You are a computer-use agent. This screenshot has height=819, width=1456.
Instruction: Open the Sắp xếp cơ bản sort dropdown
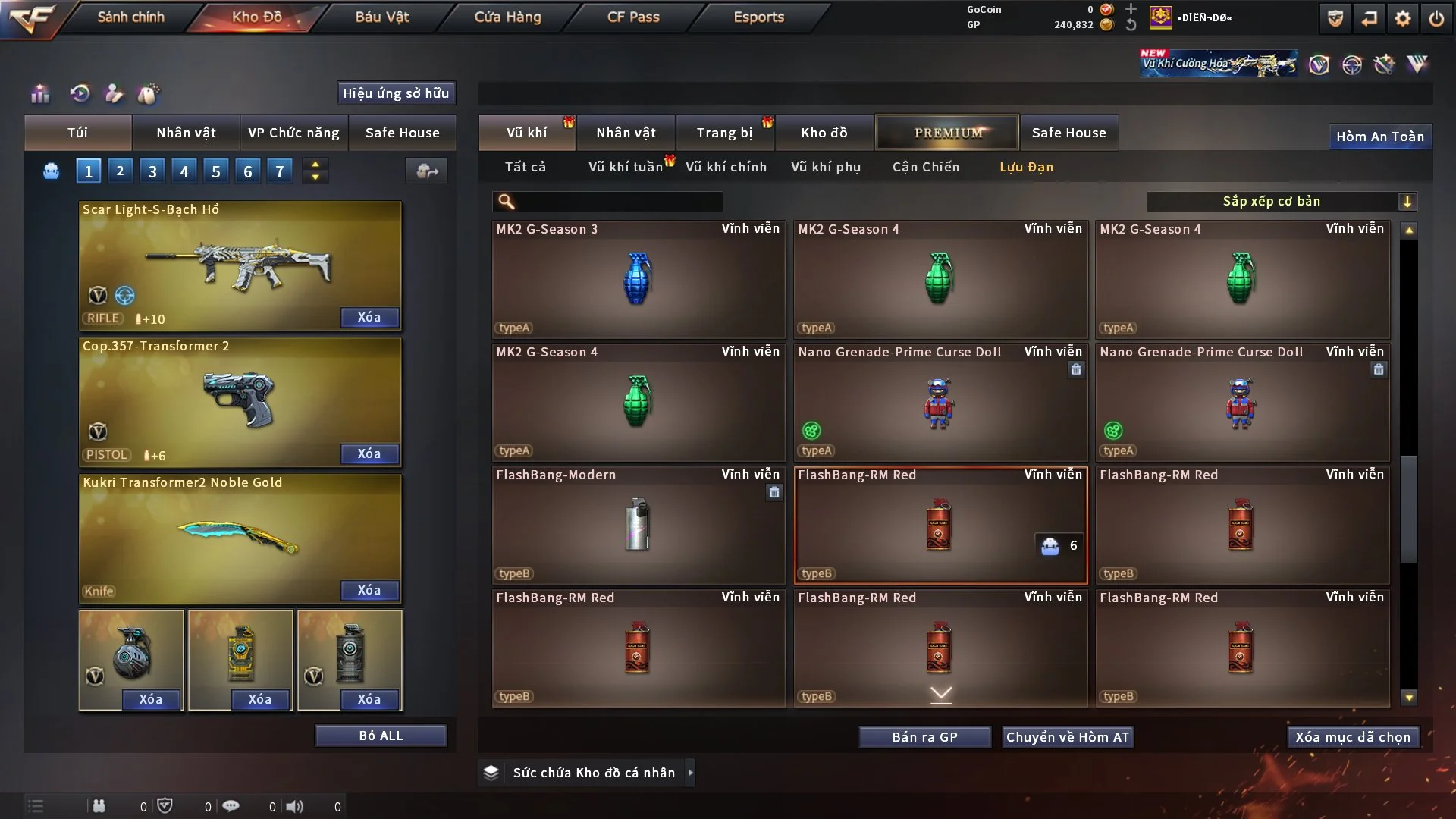pyautogui.click(x=1281, y=201)
